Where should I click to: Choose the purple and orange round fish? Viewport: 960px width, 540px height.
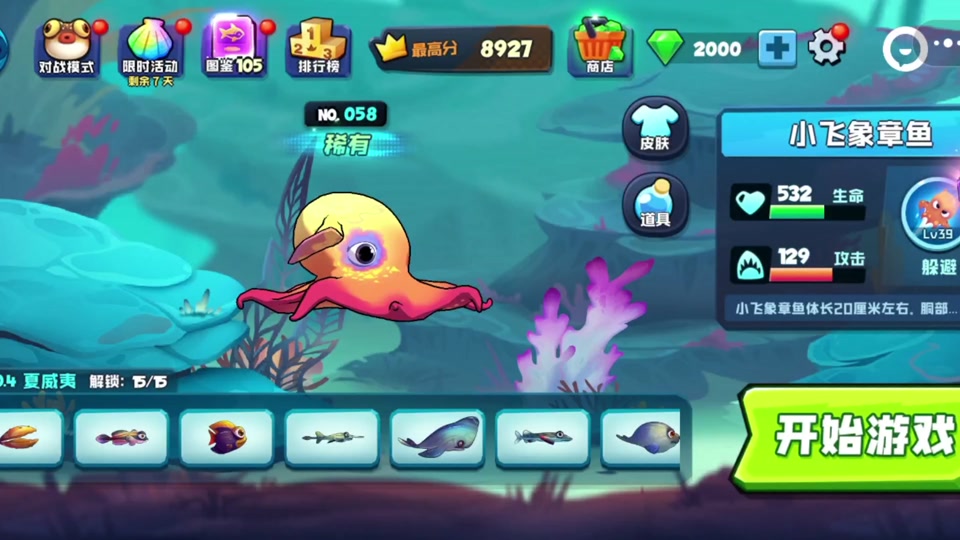pyautogui.click(x=227, y=437)
